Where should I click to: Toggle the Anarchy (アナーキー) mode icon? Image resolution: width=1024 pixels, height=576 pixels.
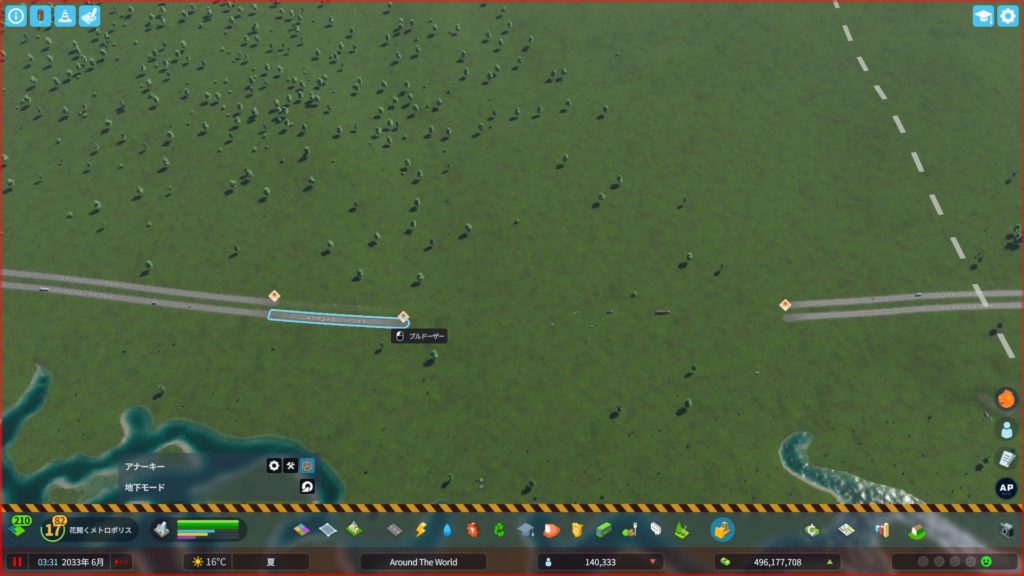pyautogui.click(x=307, y=466)
